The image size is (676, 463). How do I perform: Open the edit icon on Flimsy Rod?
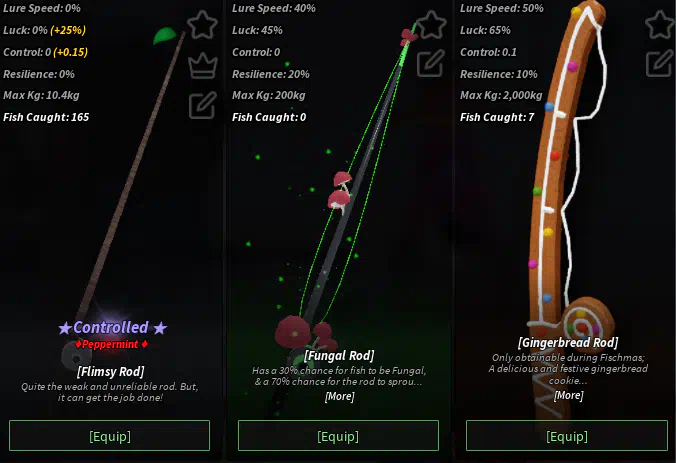202,104
